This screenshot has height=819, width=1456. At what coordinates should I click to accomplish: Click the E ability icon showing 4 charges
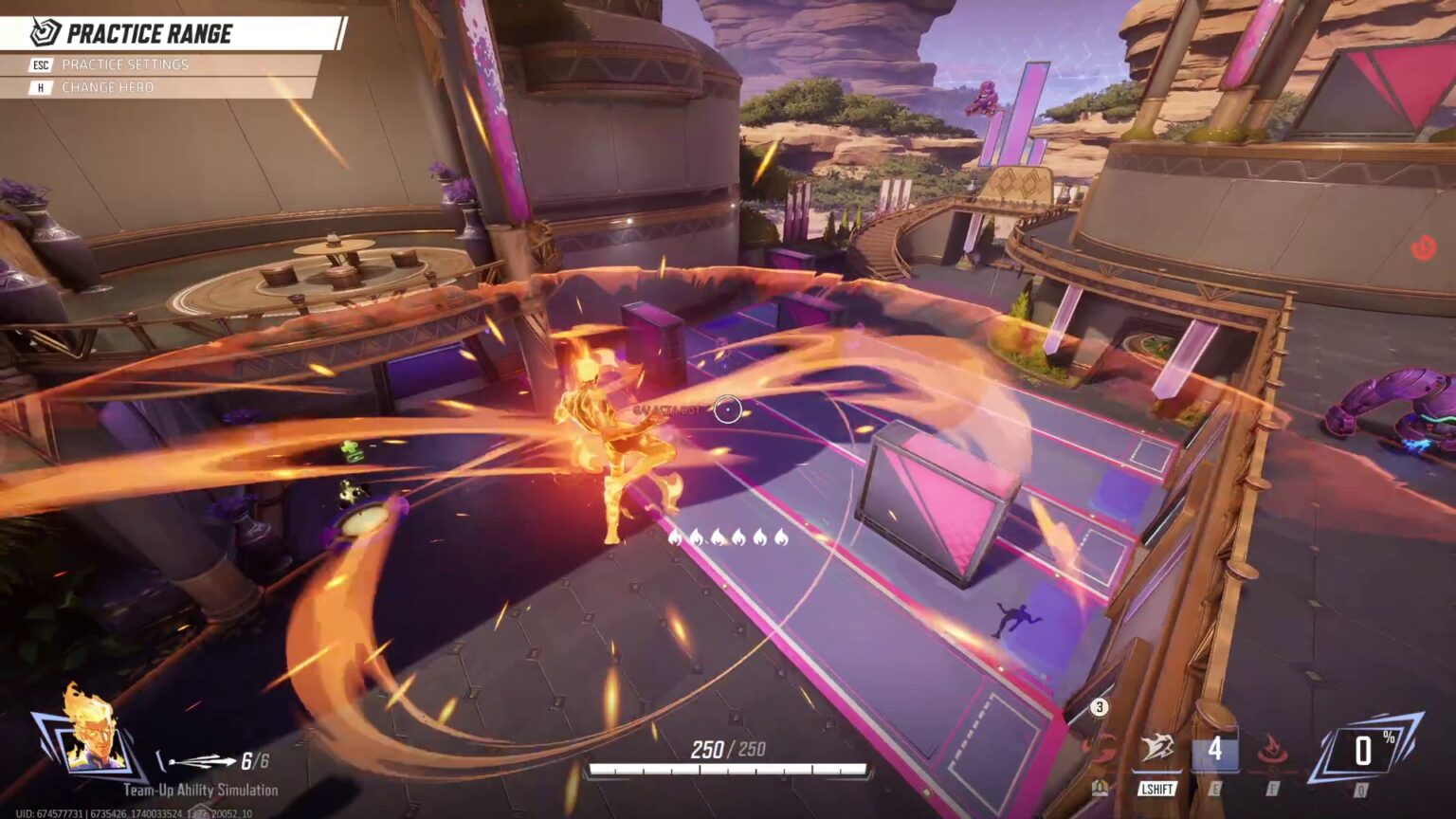pos(1216,747)
